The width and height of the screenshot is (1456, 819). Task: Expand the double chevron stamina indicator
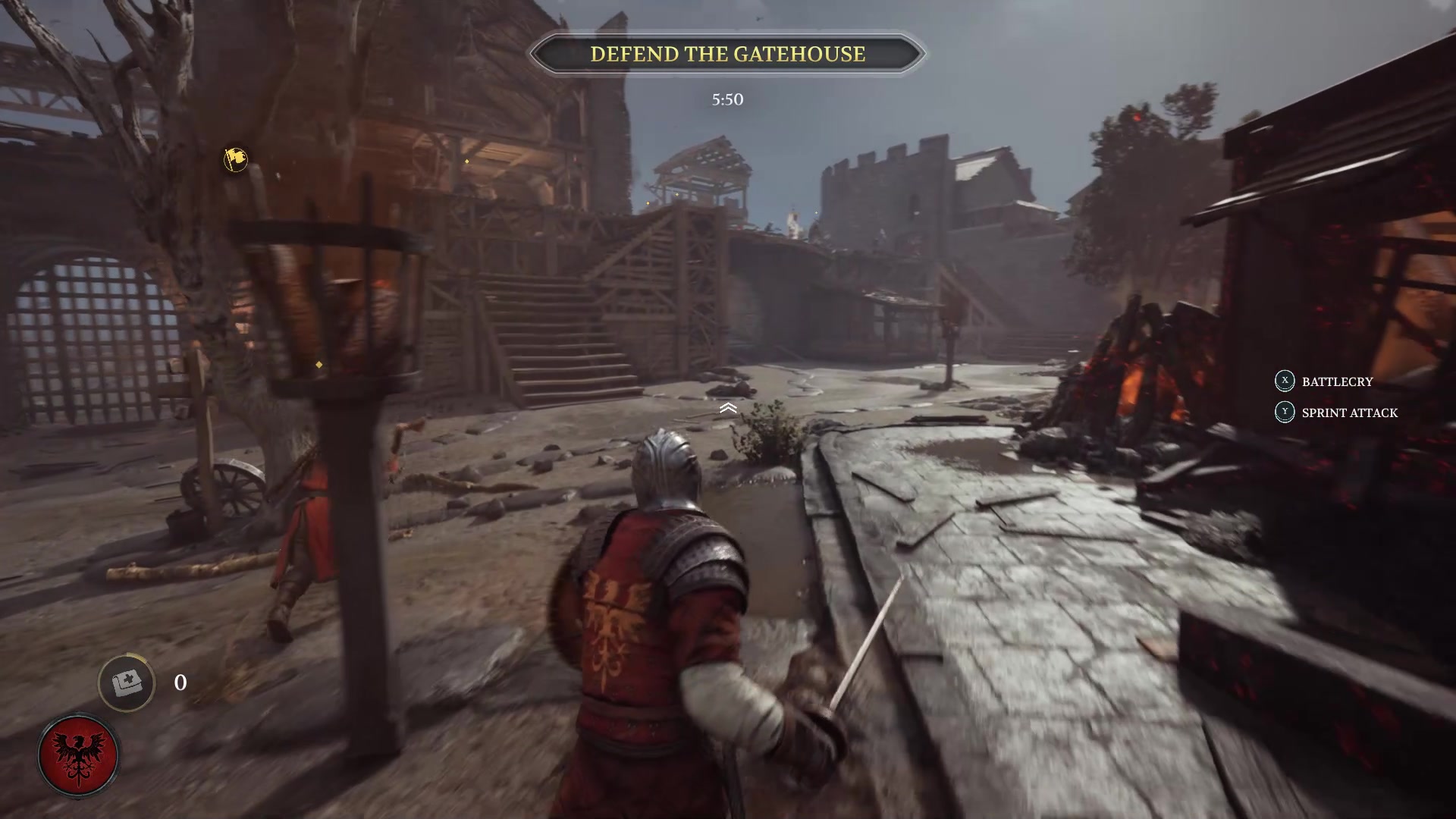[x=729, y=407]
